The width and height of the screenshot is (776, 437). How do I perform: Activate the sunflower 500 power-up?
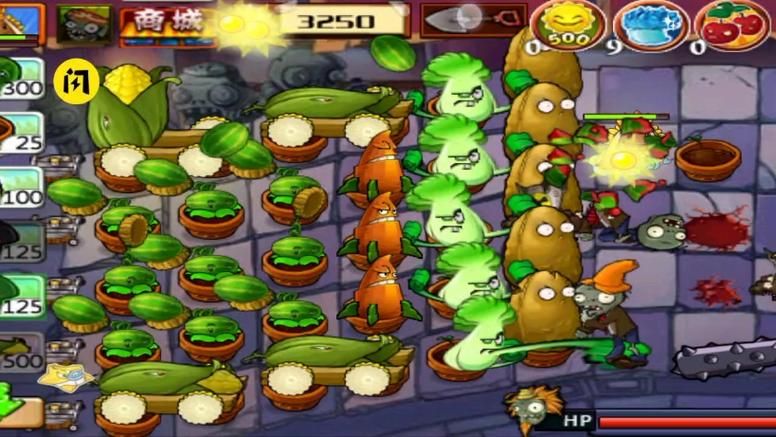click(566, 24)
